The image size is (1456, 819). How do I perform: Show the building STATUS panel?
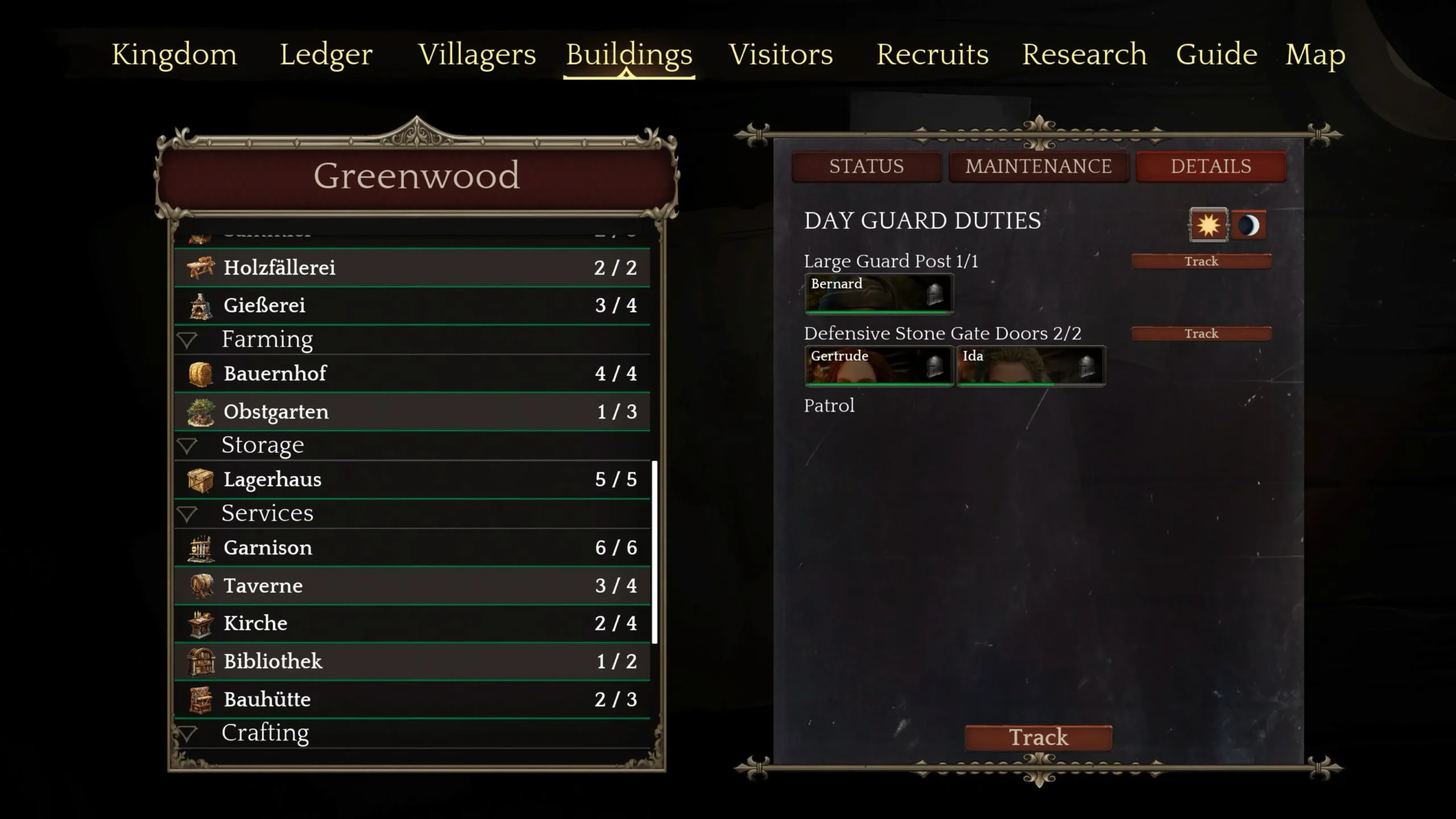click(866, 166)
